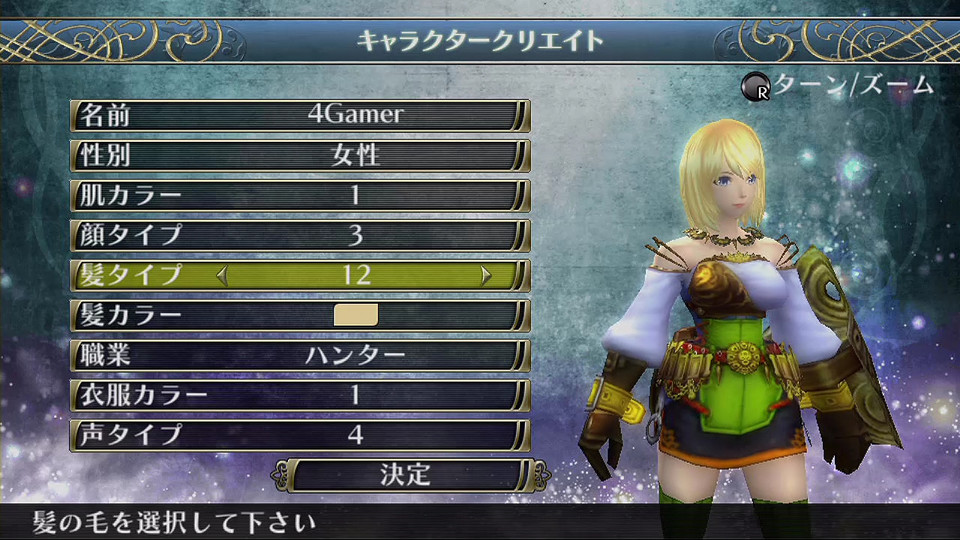Open the 顔タイプ face type row

300,235
